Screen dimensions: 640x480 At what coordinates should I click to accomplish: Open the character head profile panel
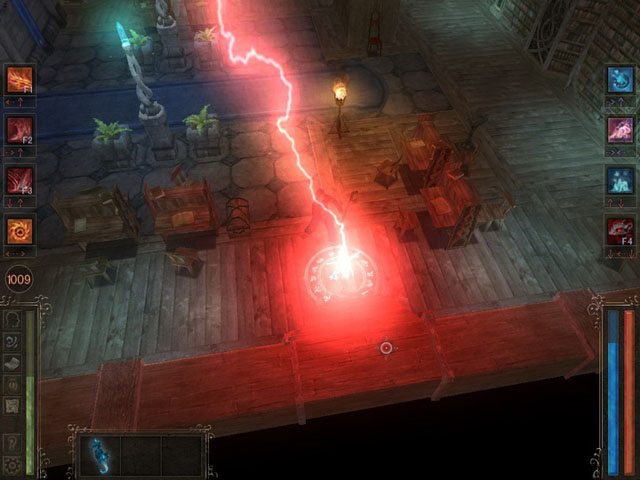12,320
